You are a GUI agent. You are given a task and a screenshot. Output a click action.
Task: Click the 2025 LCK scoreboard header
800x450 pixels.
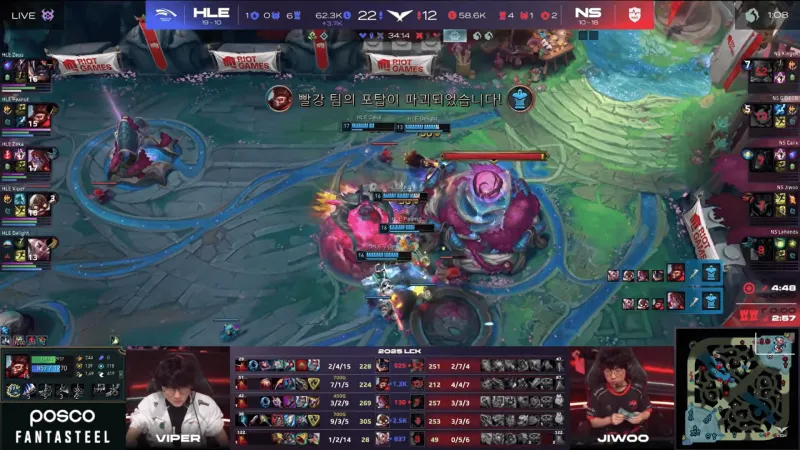point(399,353)
